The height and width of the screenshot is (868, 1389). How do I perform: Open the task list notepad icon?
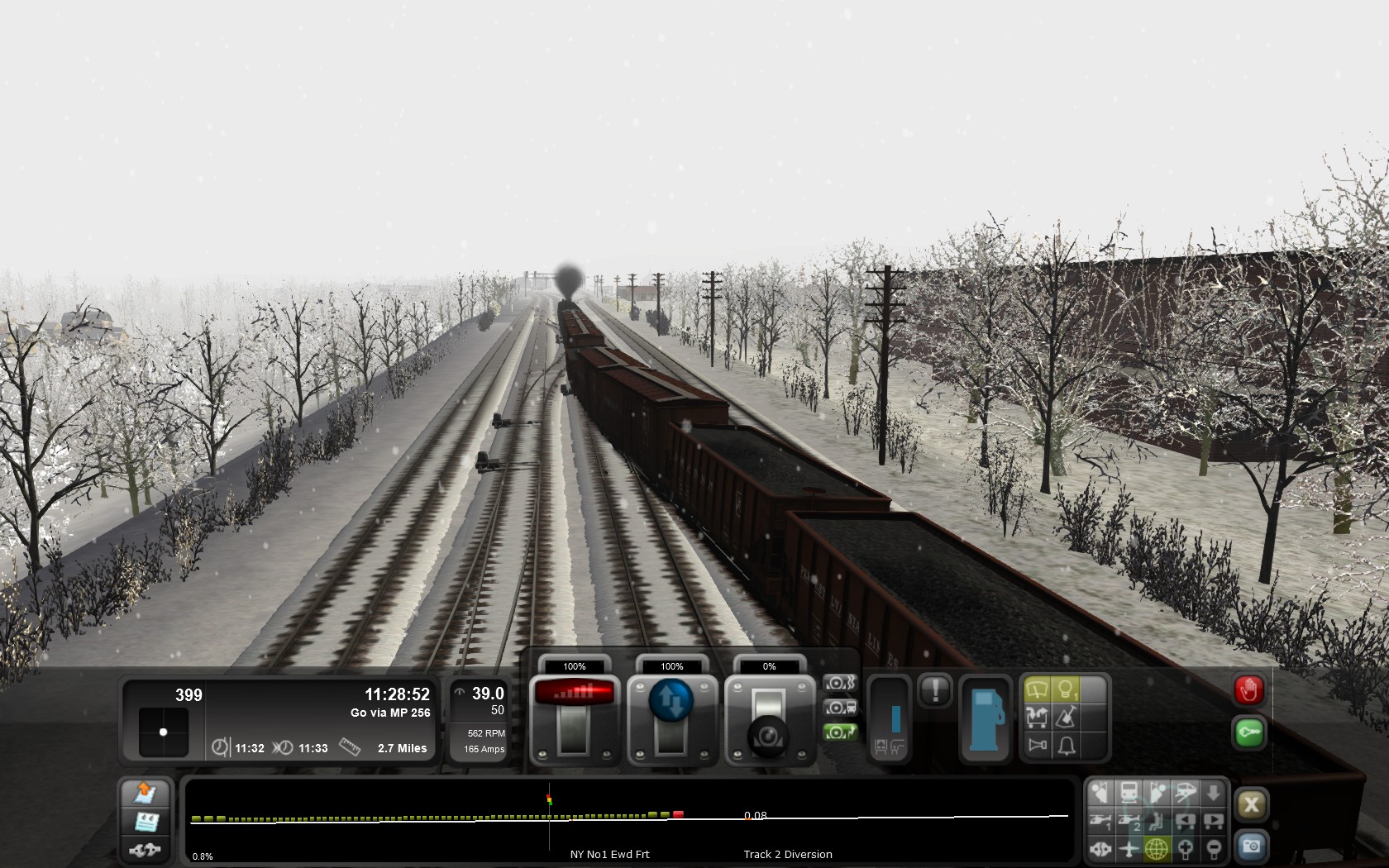(146, 822)
